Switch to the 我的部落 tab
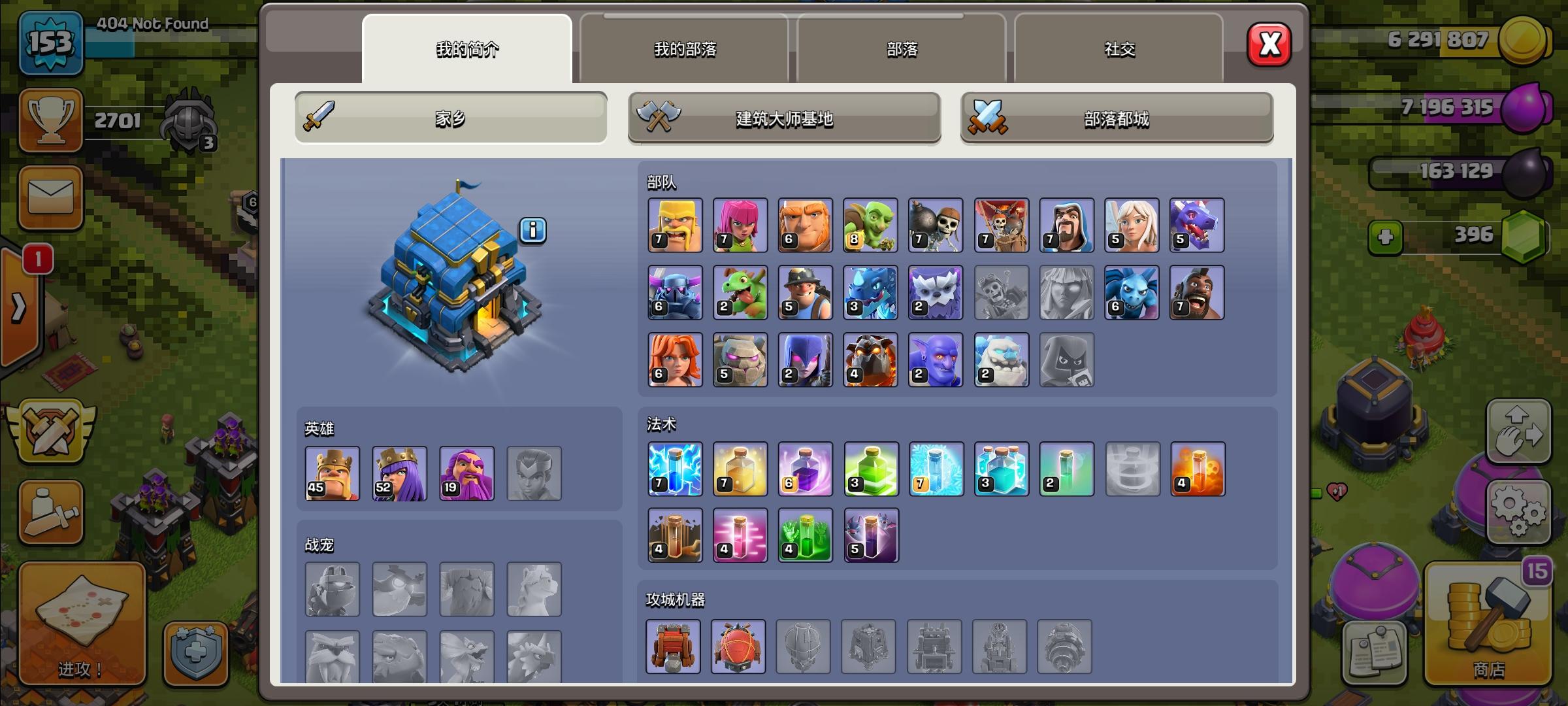 684,49
